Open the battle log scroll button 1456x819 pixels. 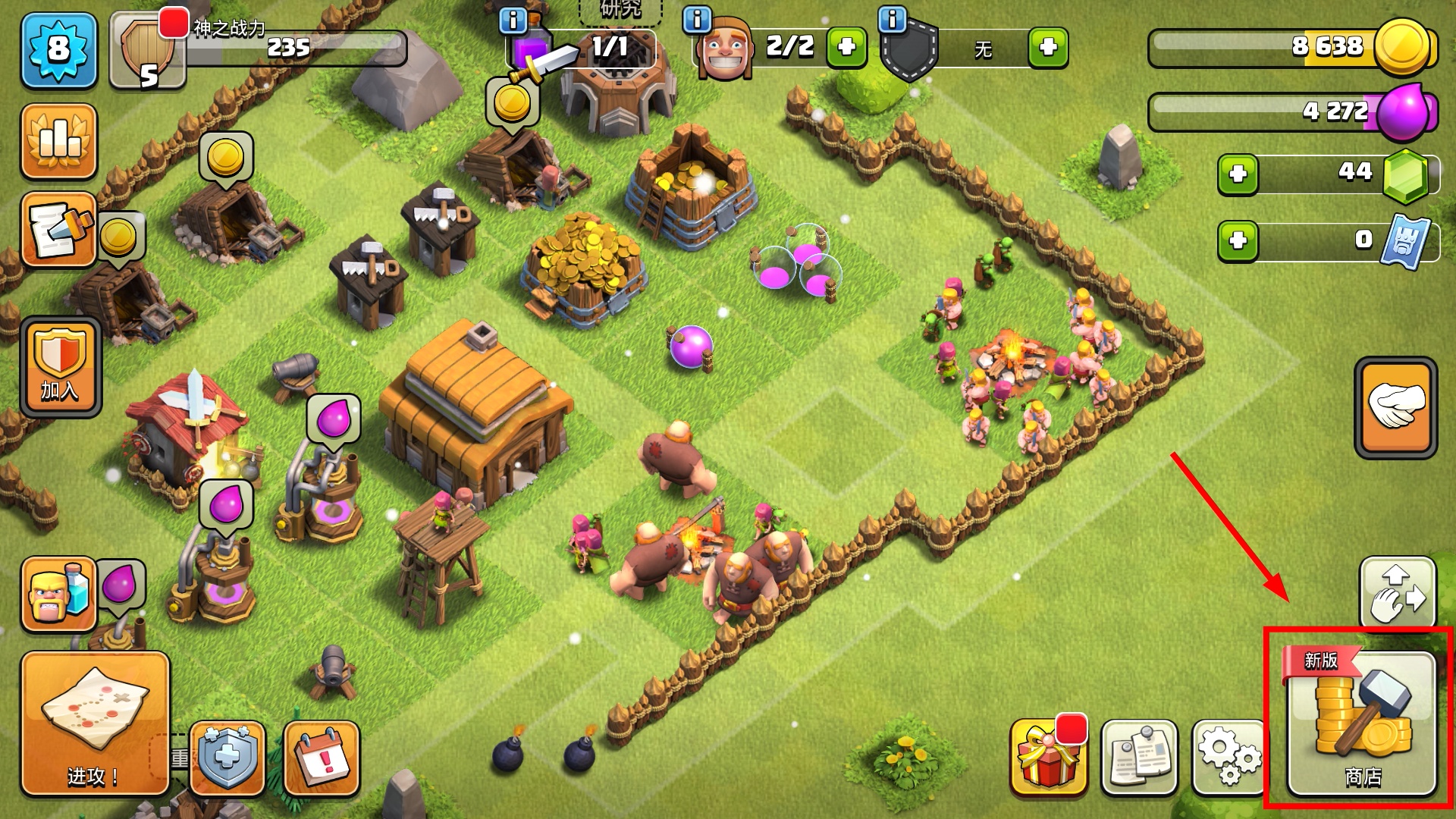59,229
